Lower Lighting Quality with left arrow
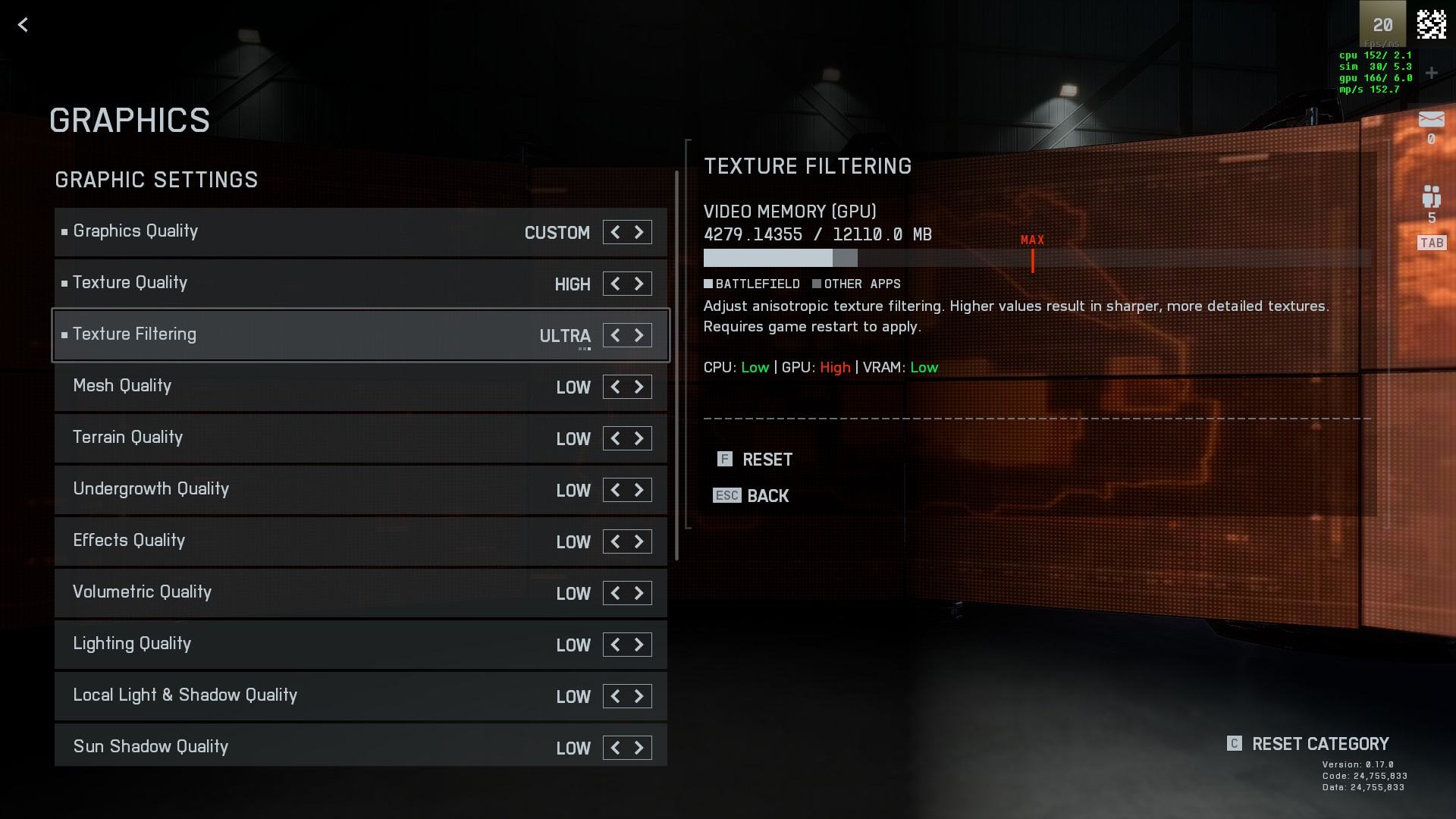1456x819 pixels. click(x=615, y=645)
